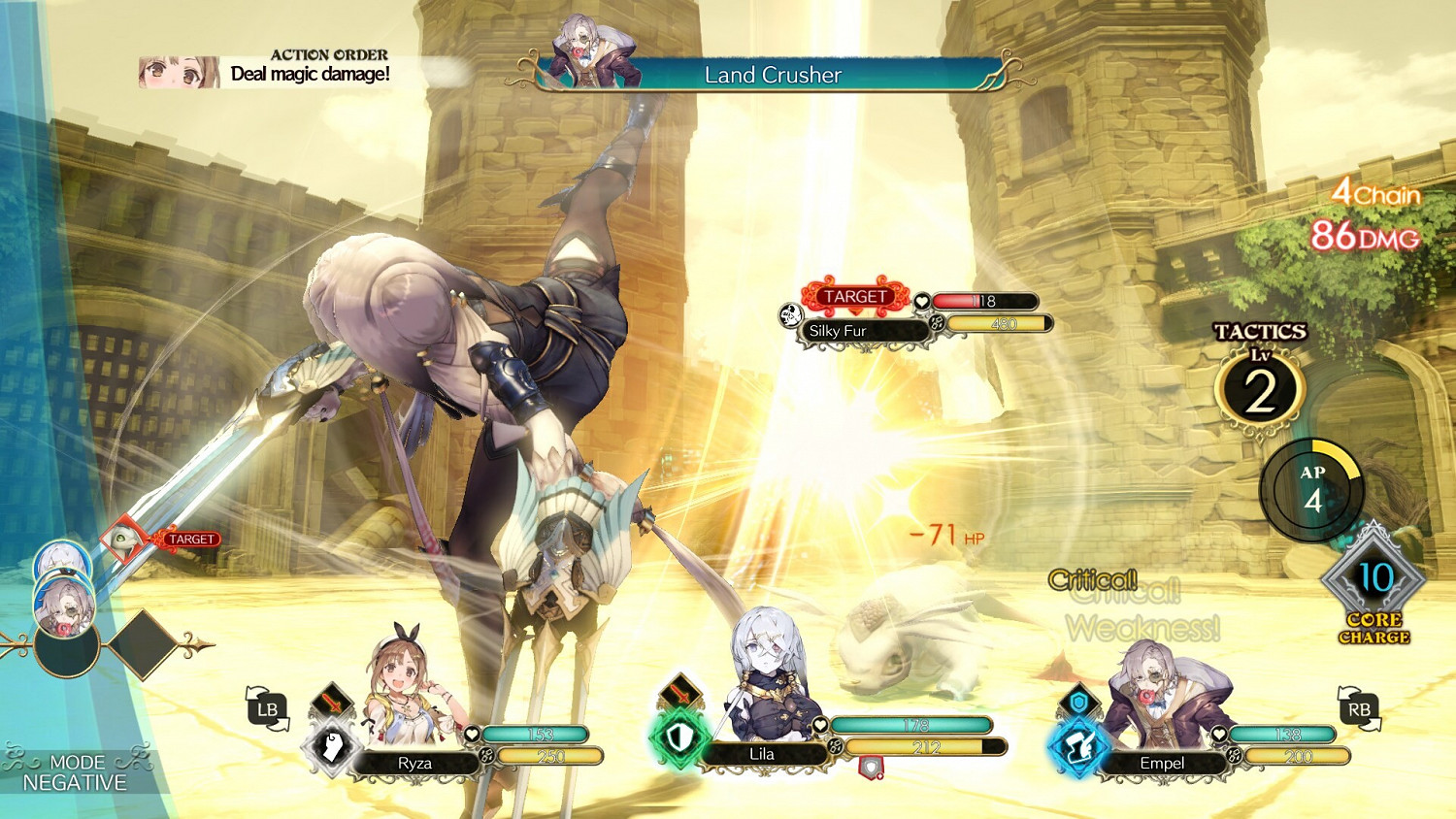This screenshot has width=1456, height=819.
Task: Click the Land Crusher skill banner
Action: [772, 75]
